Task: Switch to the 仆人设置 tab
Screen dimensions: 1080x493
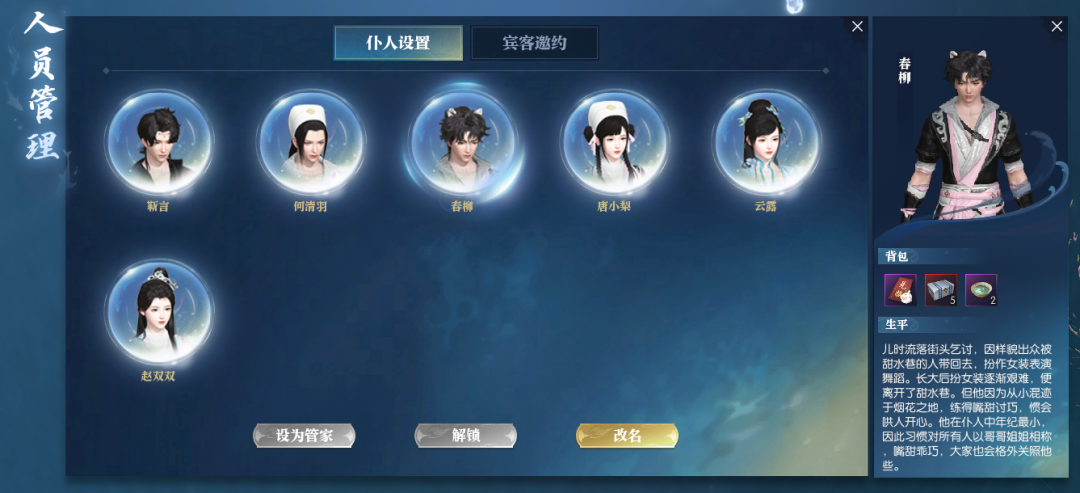Action: (x=398, y=43)
